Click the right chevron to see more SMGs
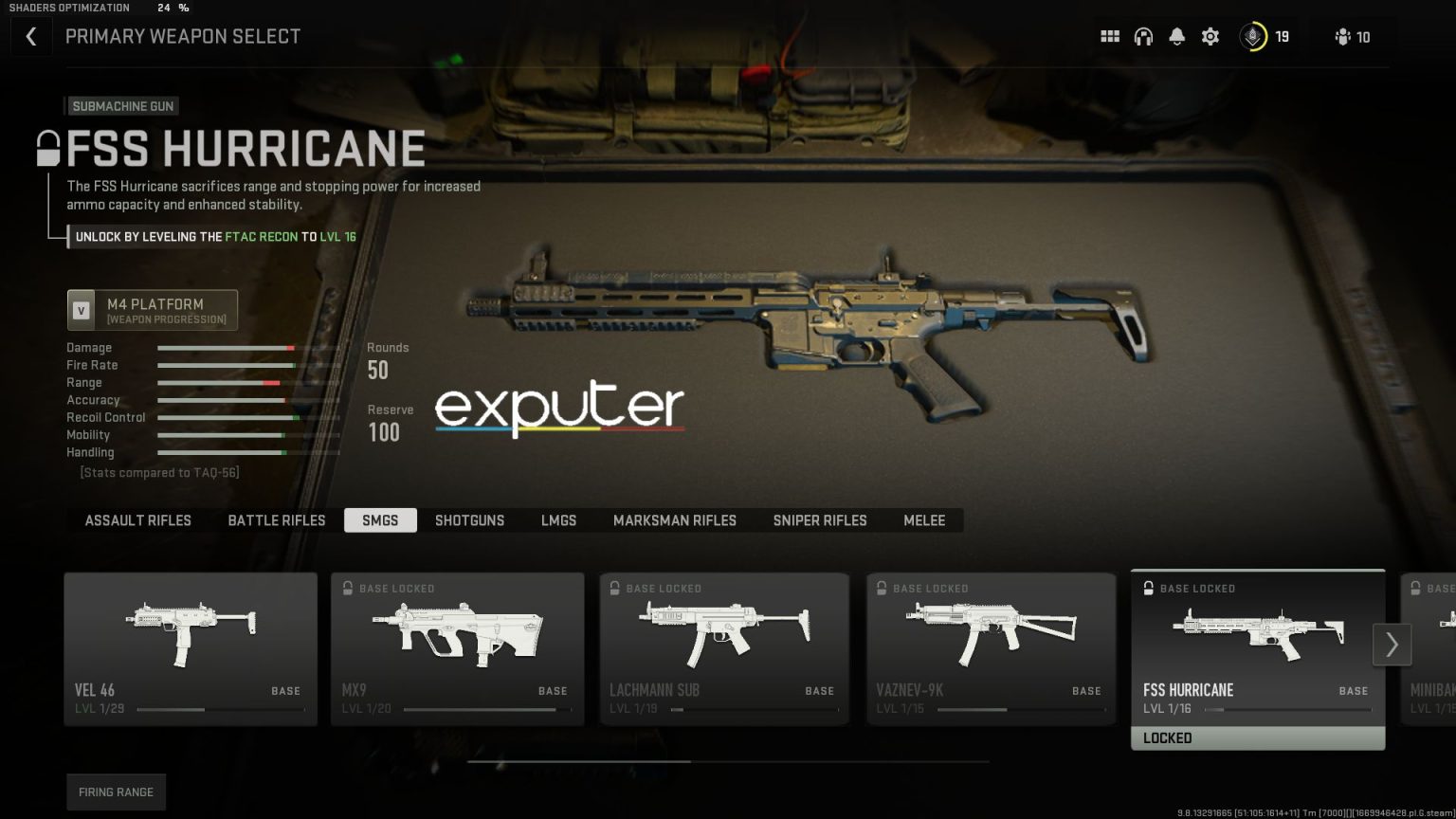 1392,645
